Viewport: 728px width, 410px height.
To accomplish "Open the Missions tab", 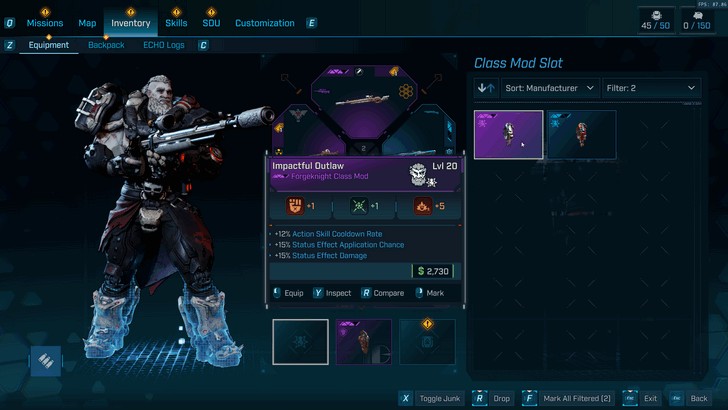I will point(45,23).
